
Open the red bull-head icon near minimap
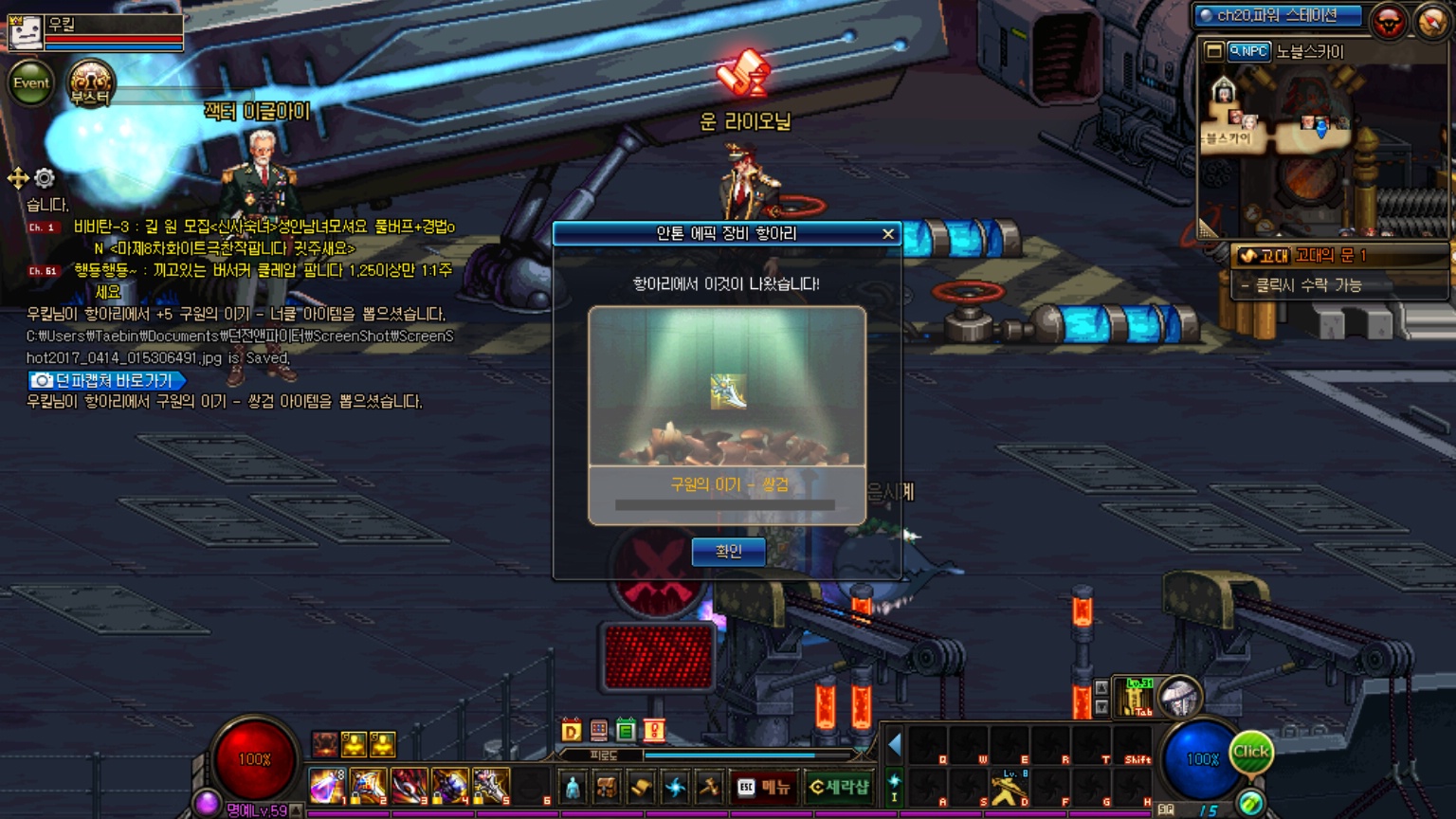click(1389, 21)
